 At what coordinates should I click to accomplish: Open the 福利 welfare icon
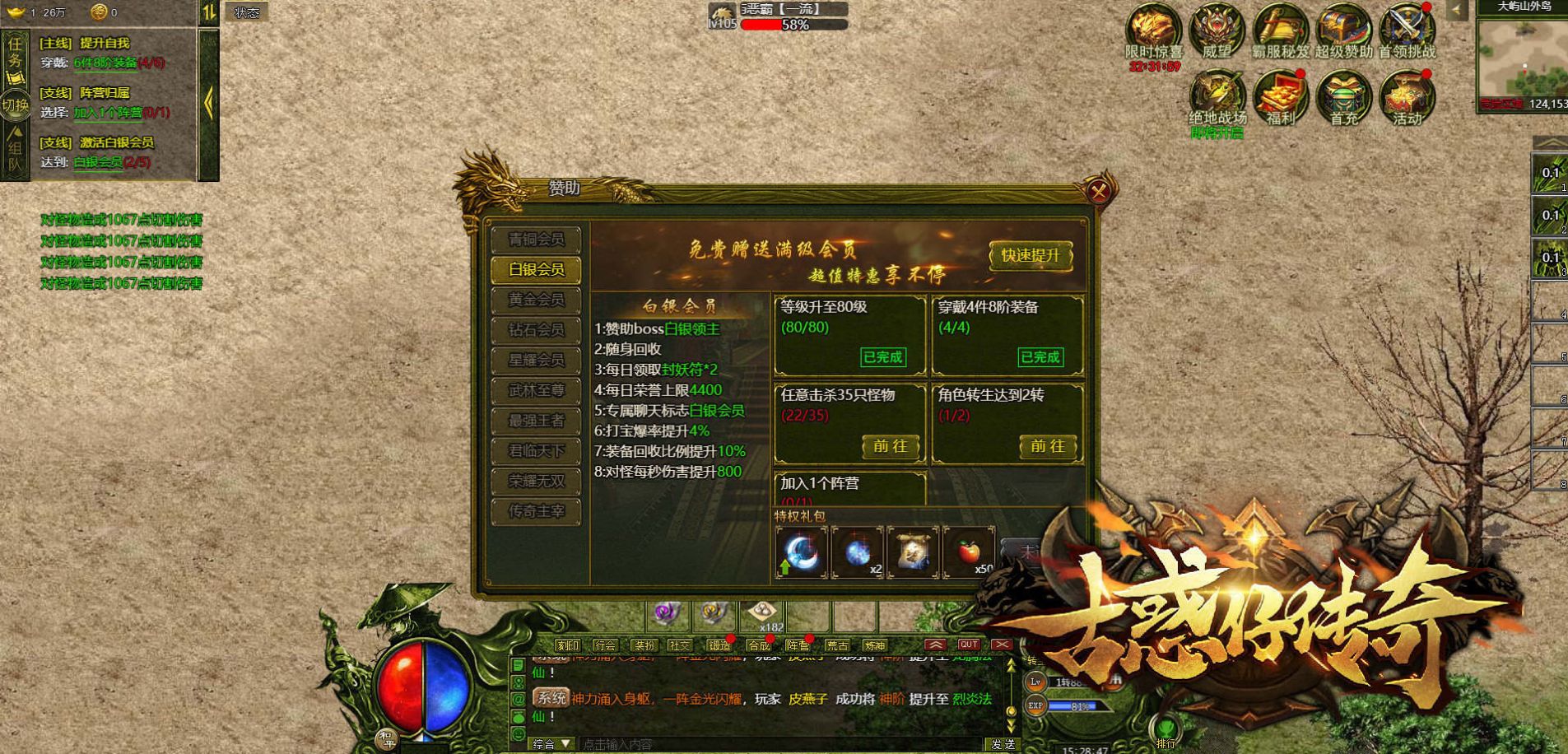point(1280,97)
